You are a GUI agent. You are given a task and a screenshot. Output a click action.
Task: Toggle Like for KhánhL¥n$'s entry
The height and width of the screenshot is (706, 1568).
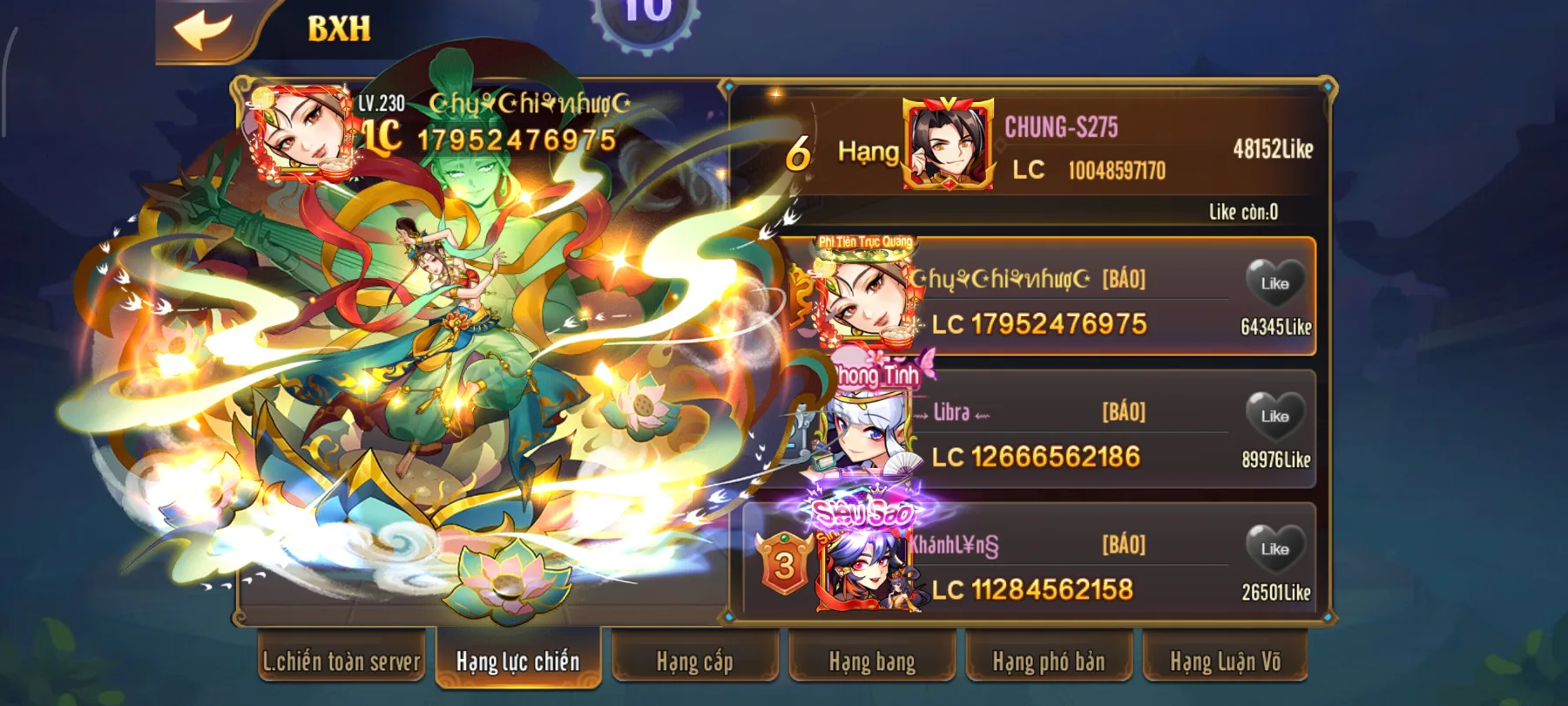[x=1274, y=549]
